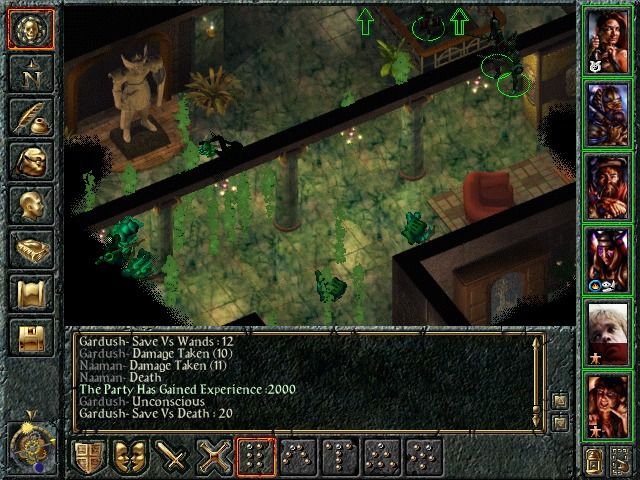Choose the T-shaped party formation

pos(340,456)
